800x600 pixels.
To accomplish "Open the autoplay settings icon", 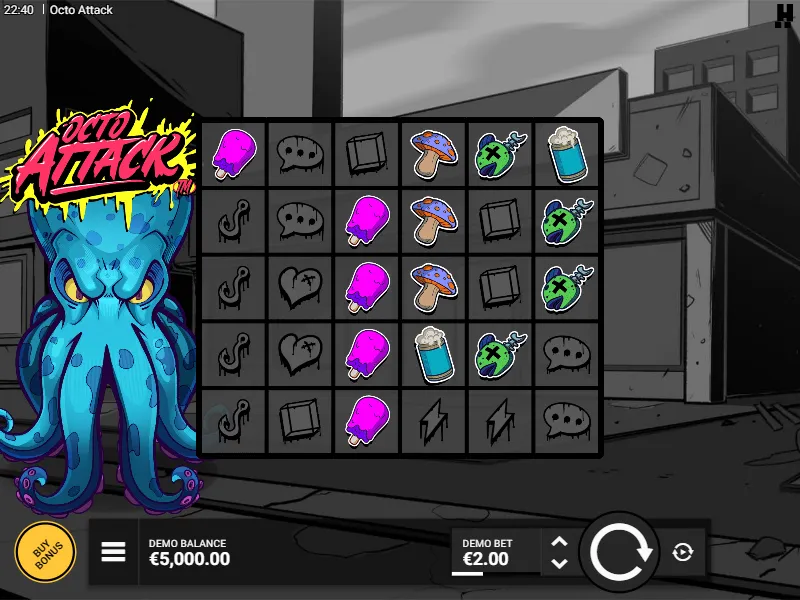I will [x=683, y=552].
